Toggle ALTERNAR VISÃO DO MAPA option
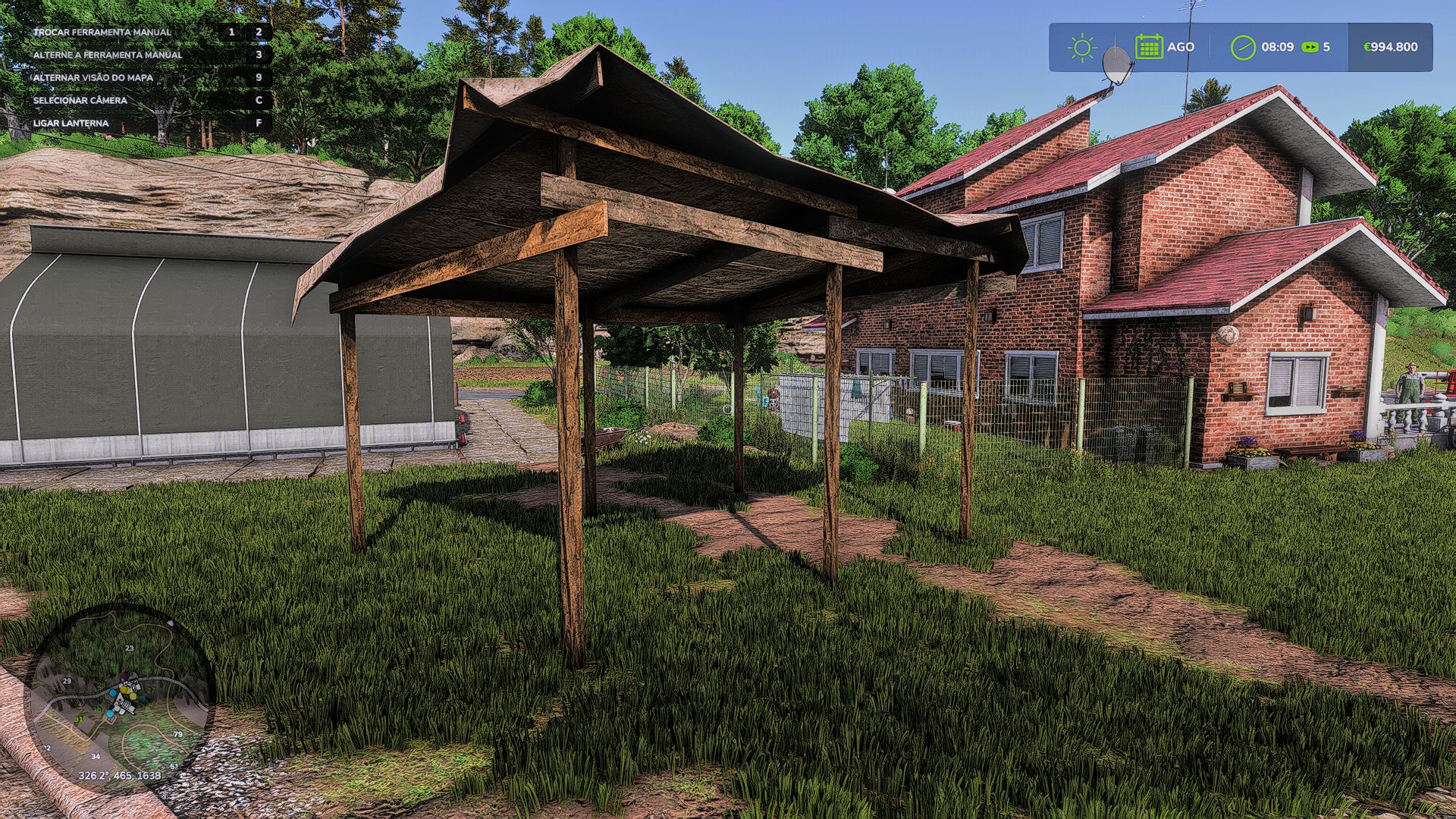 click(93, 77)
